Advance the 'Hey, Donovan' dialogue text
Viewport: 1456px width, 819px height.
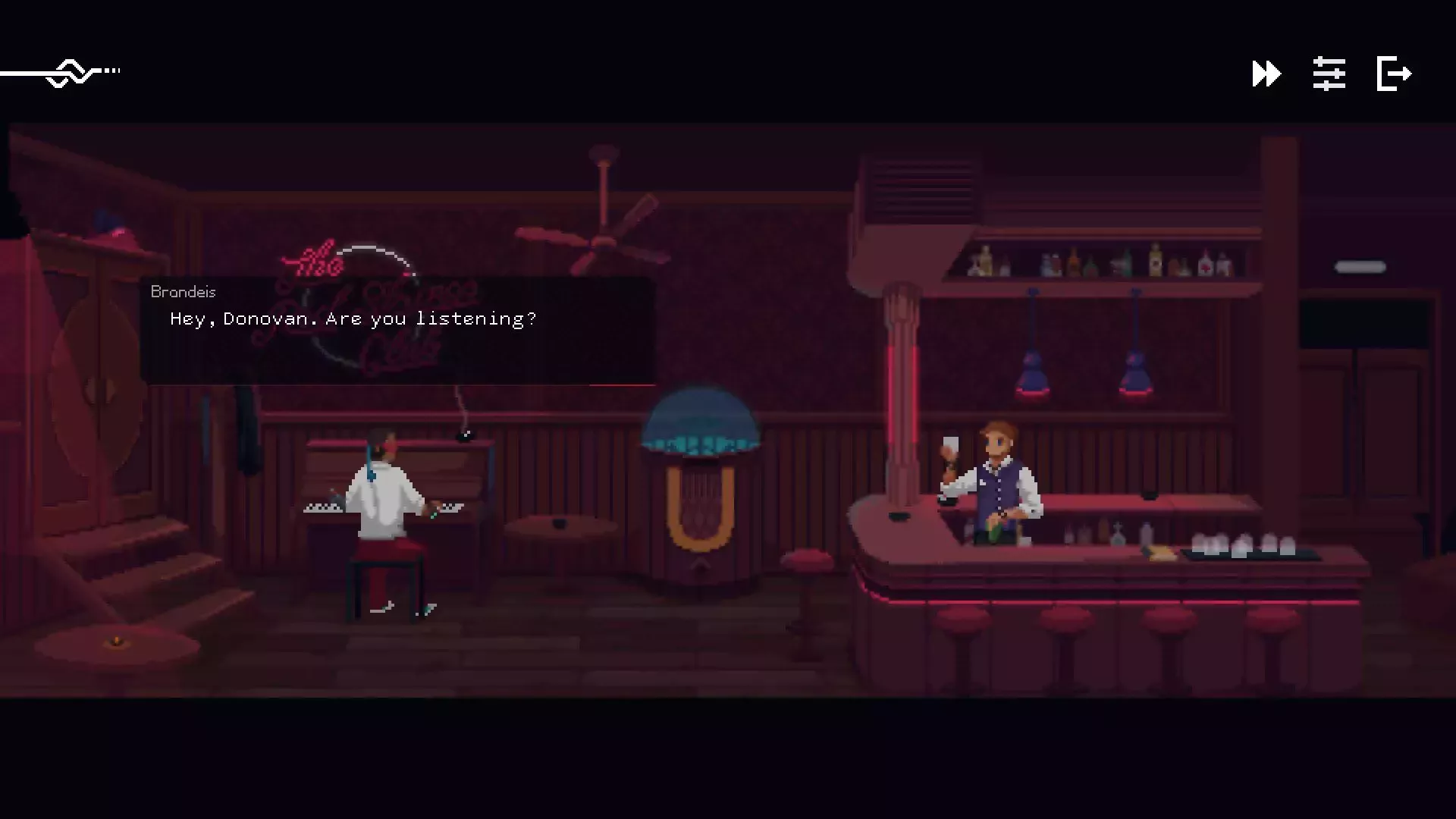coord(351,318)
